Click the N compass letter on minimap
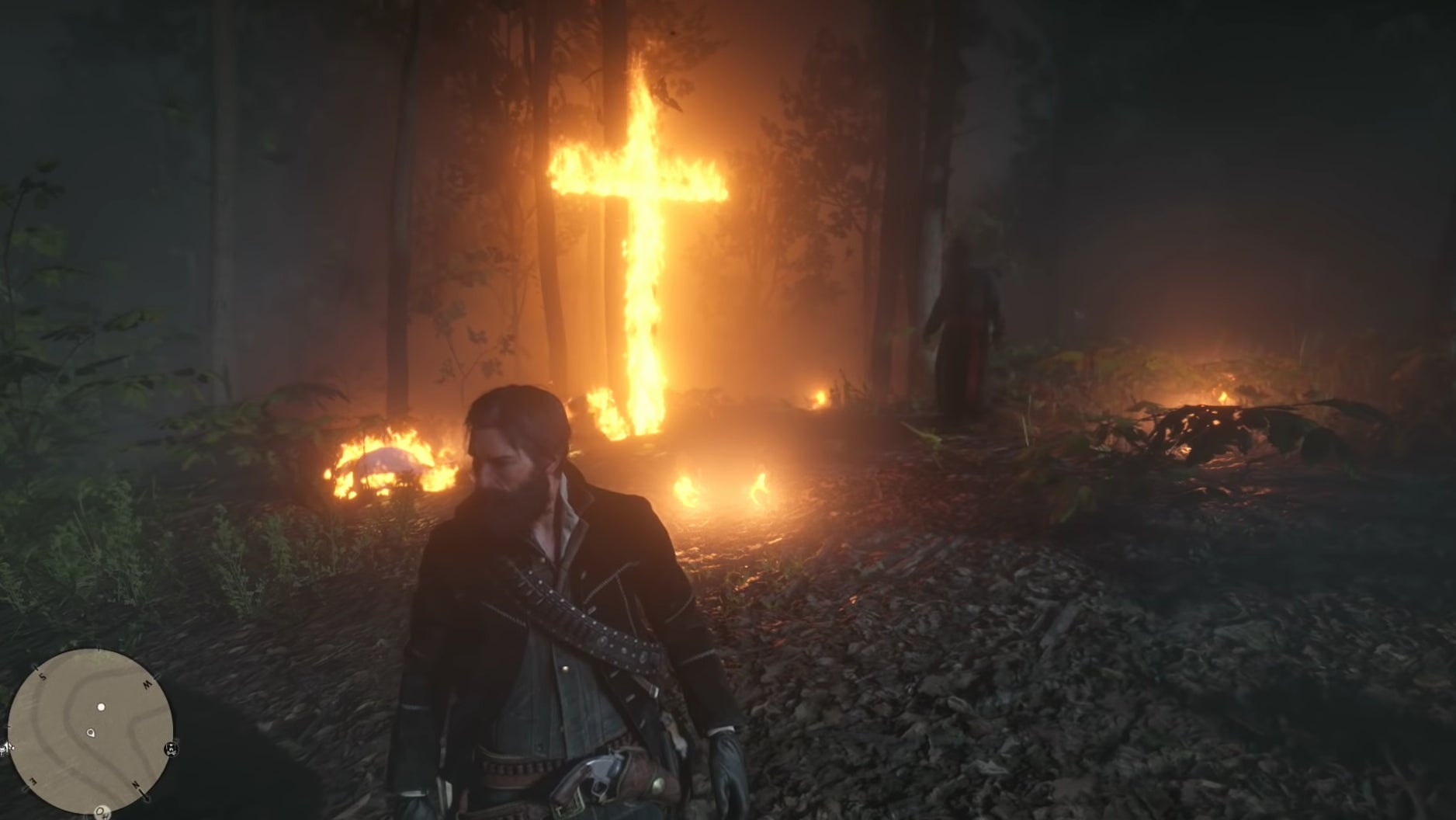1456x820 pixels. [x=137, y=784]
